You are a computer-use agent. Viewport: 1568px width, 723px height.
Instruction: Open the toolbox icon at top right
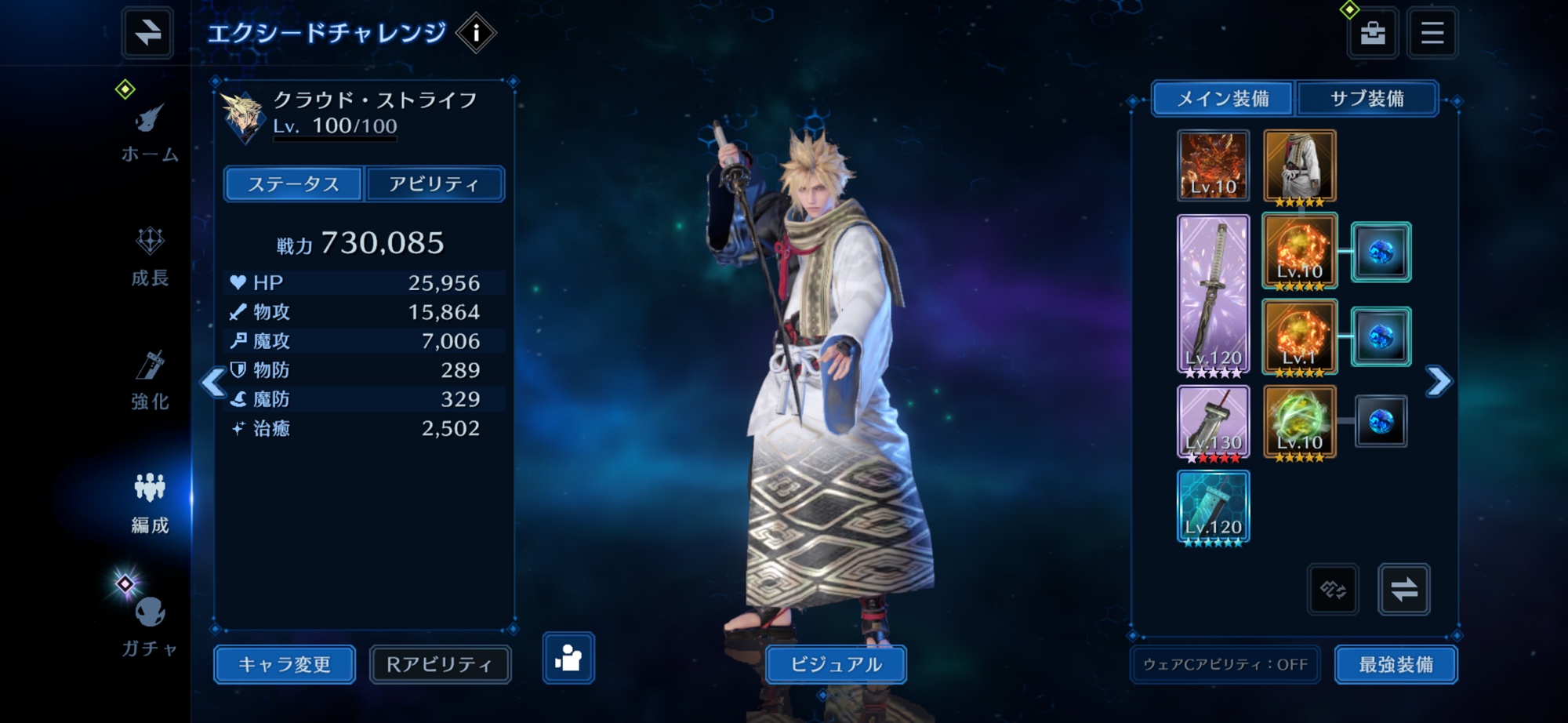[1372, 33]
